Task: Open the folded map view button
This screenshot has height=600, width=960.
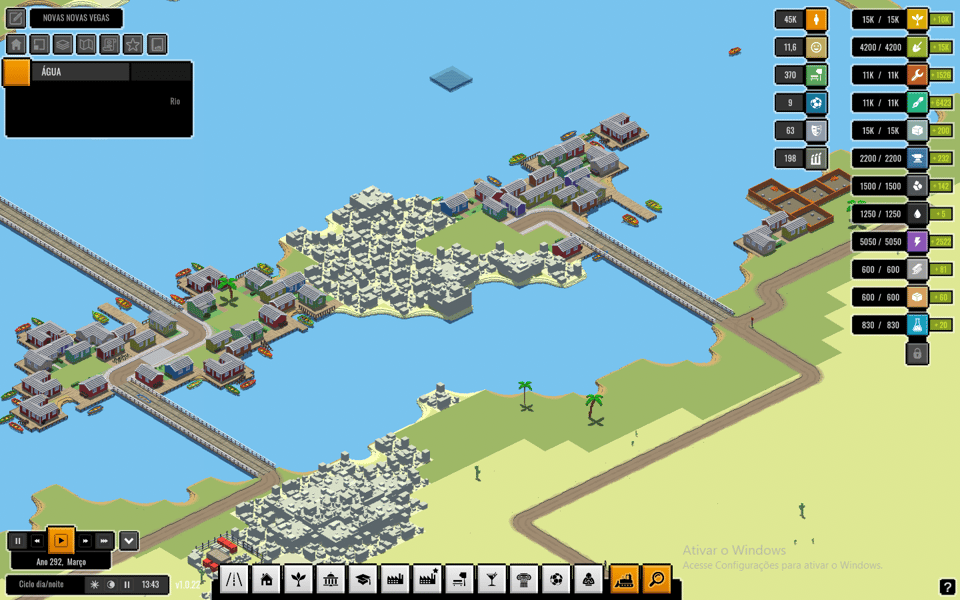Action: pyautogui.click(x=86, y=45)
